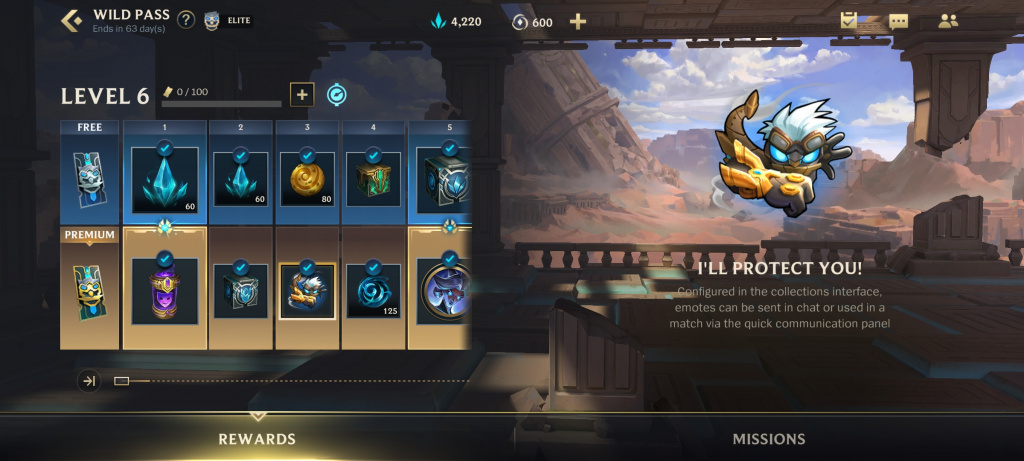Switch to the Missions tab
Screen dimensions: 1024x461
coord(768,439)
